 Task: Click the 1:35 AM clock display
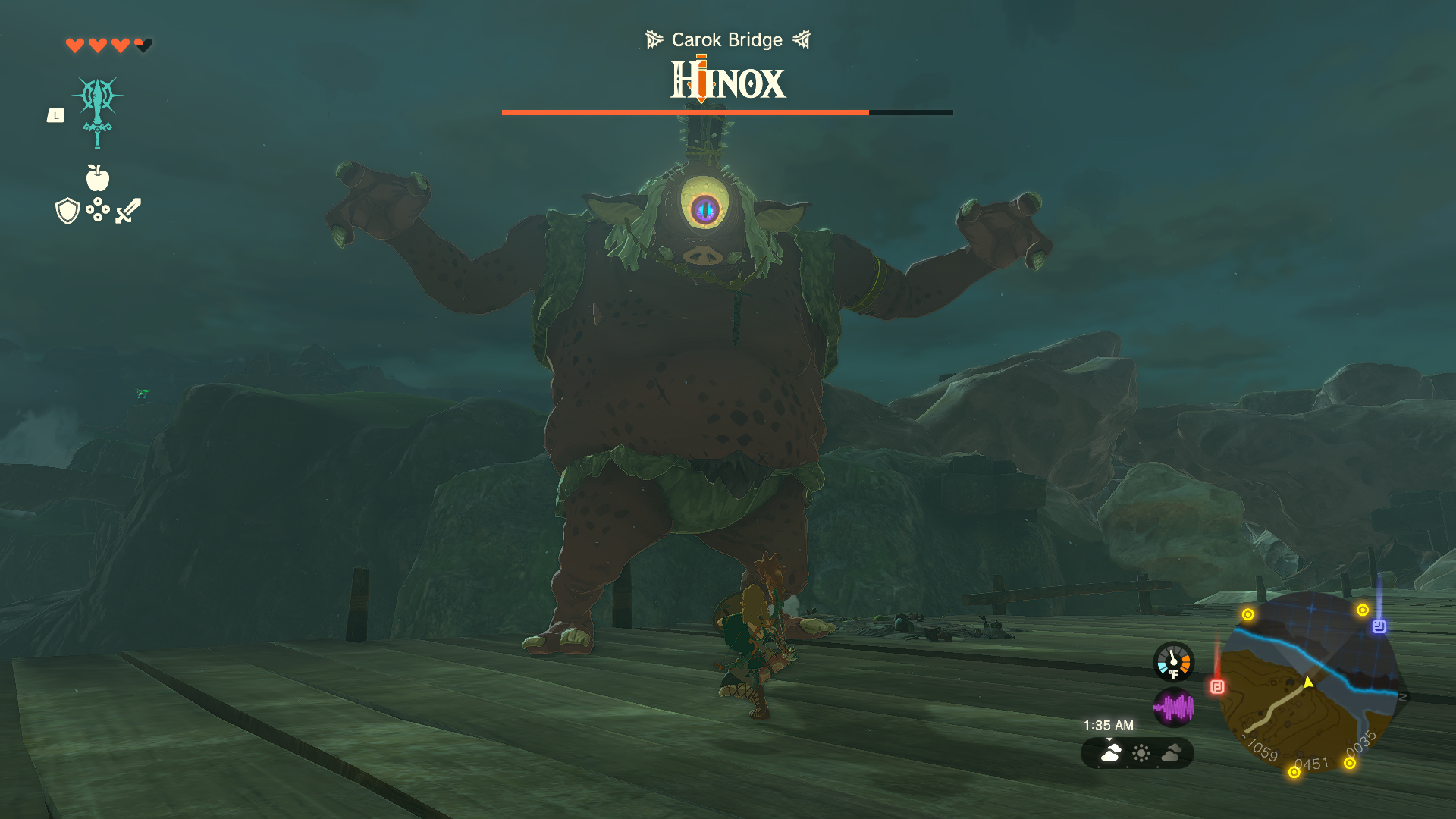click(x=1108, y=725)
